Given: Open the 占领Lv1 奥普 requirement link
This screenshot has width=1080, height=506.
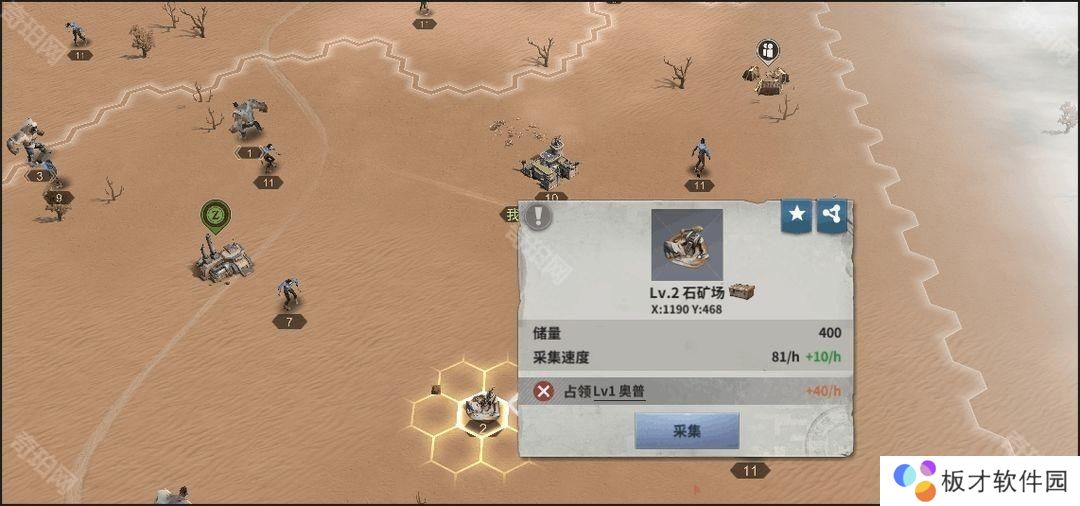Looking at the screenshot, I should pos(619,391).
